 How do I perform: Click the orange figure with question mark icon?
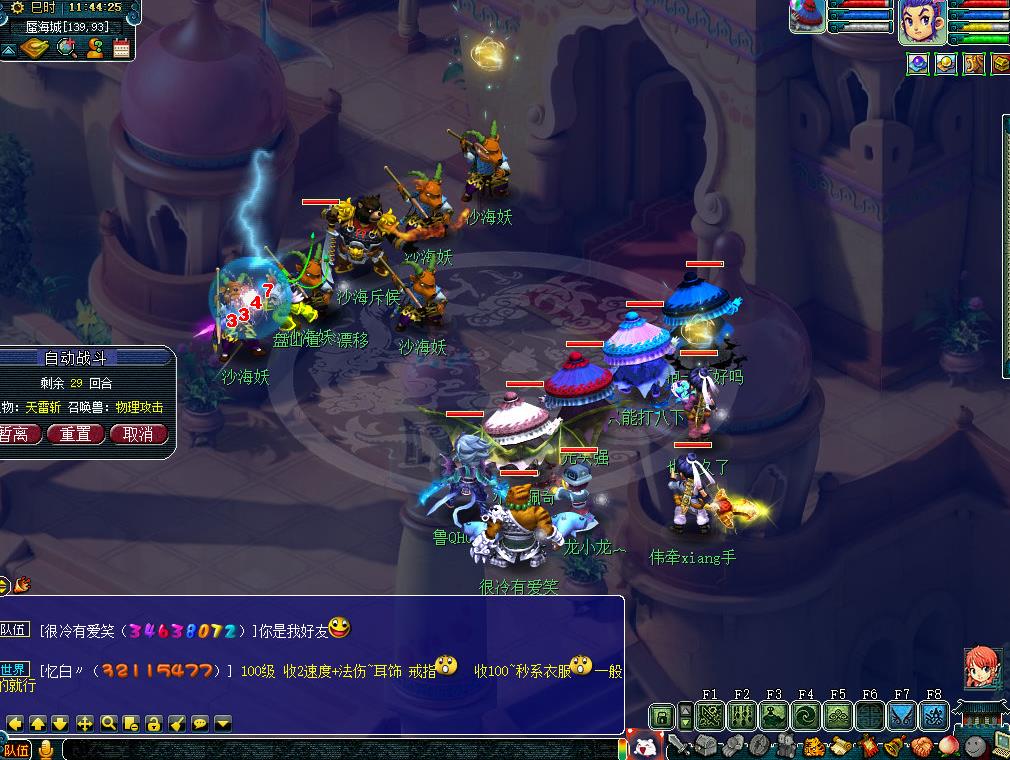[95, 48]
